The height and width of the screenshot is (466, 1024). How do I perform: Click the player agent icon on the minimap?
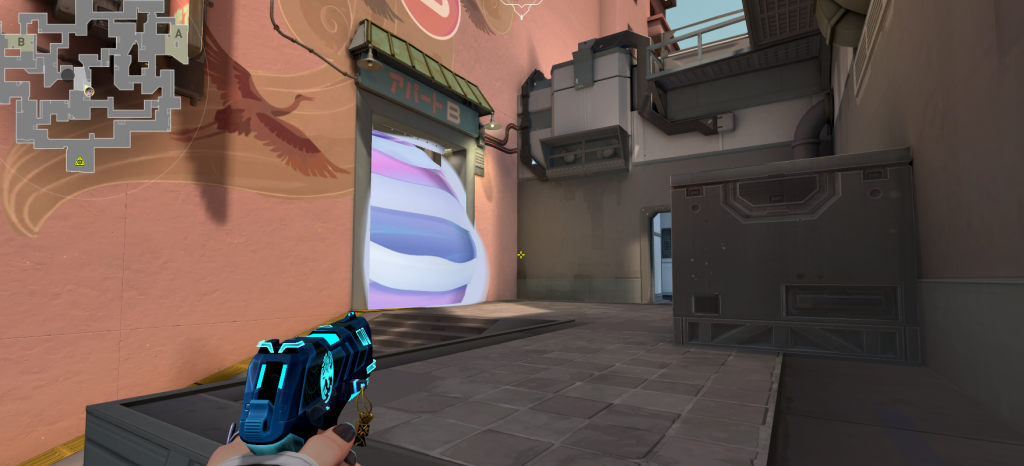click(89, 91)
